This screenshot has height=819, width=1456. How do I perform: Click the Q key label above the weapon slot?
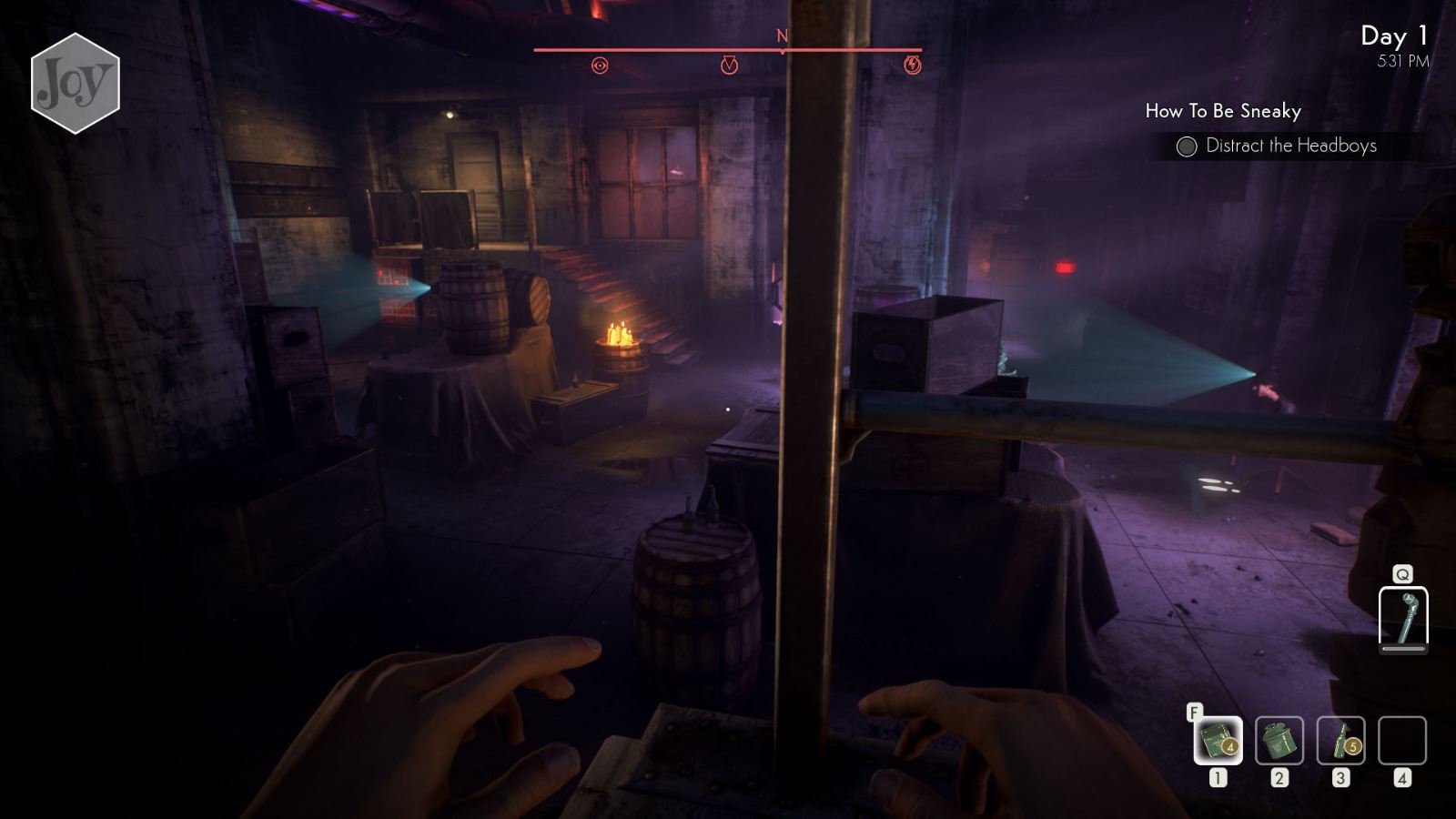(x=1404, y=575)
